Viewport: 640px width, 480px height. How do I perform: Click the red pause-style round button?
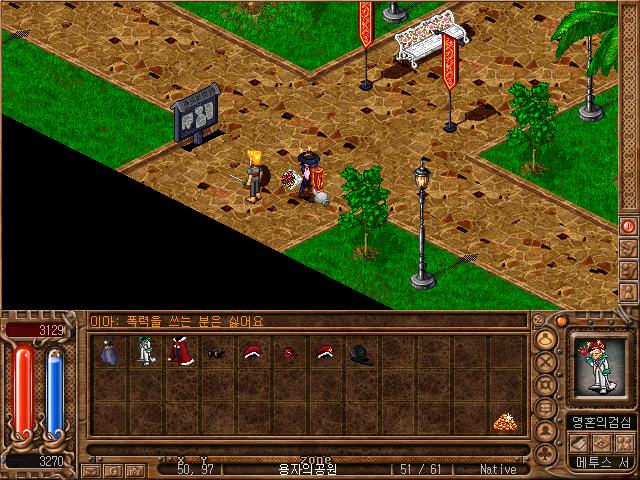pyautogui.click(x=628, y=226)
